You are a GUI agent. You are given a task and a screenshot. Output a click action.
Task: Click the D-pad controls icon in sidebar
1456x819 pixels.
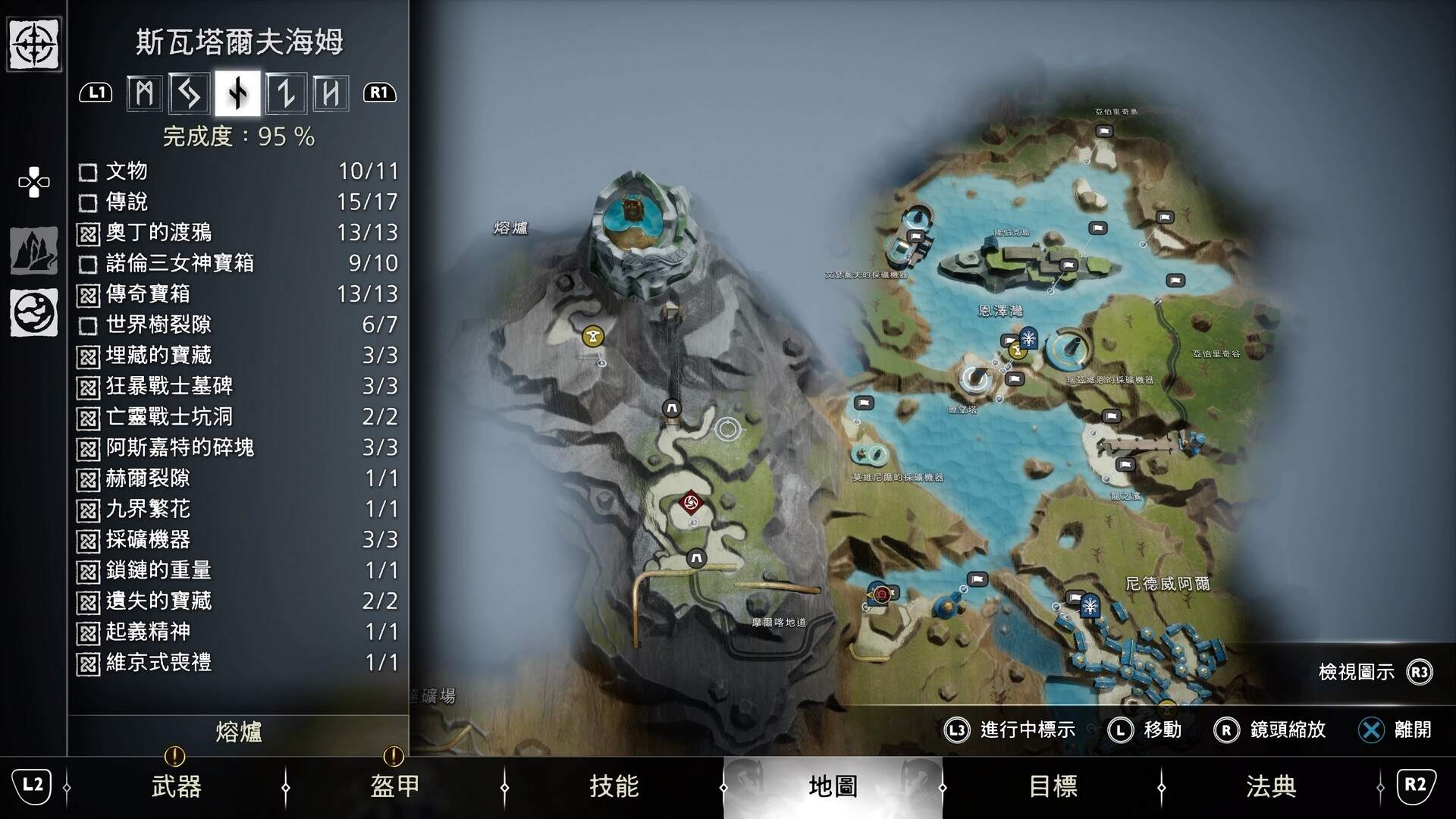click(x=33, y=182)
